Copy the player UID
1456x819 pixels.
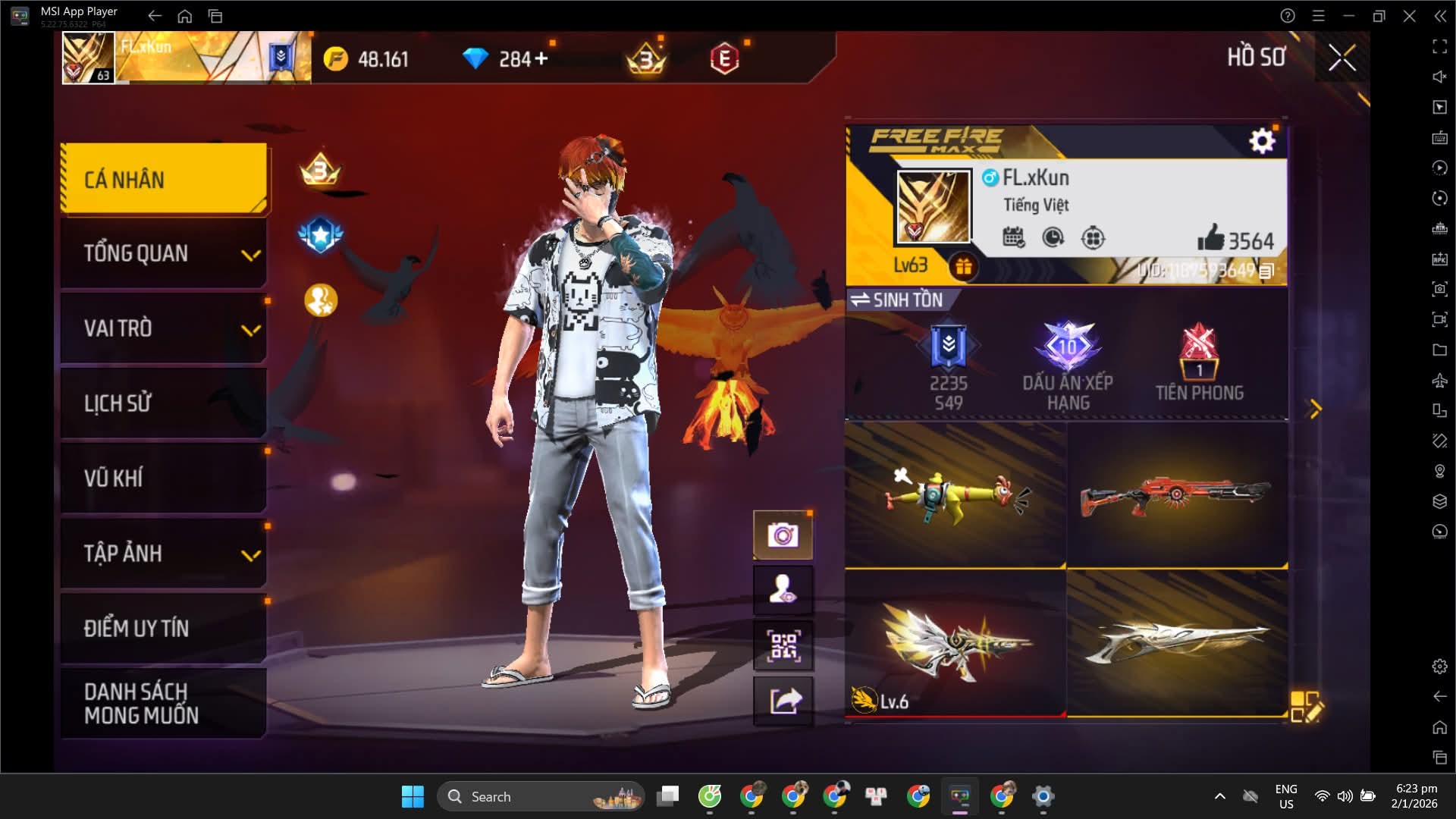[x=1266, y=271]
